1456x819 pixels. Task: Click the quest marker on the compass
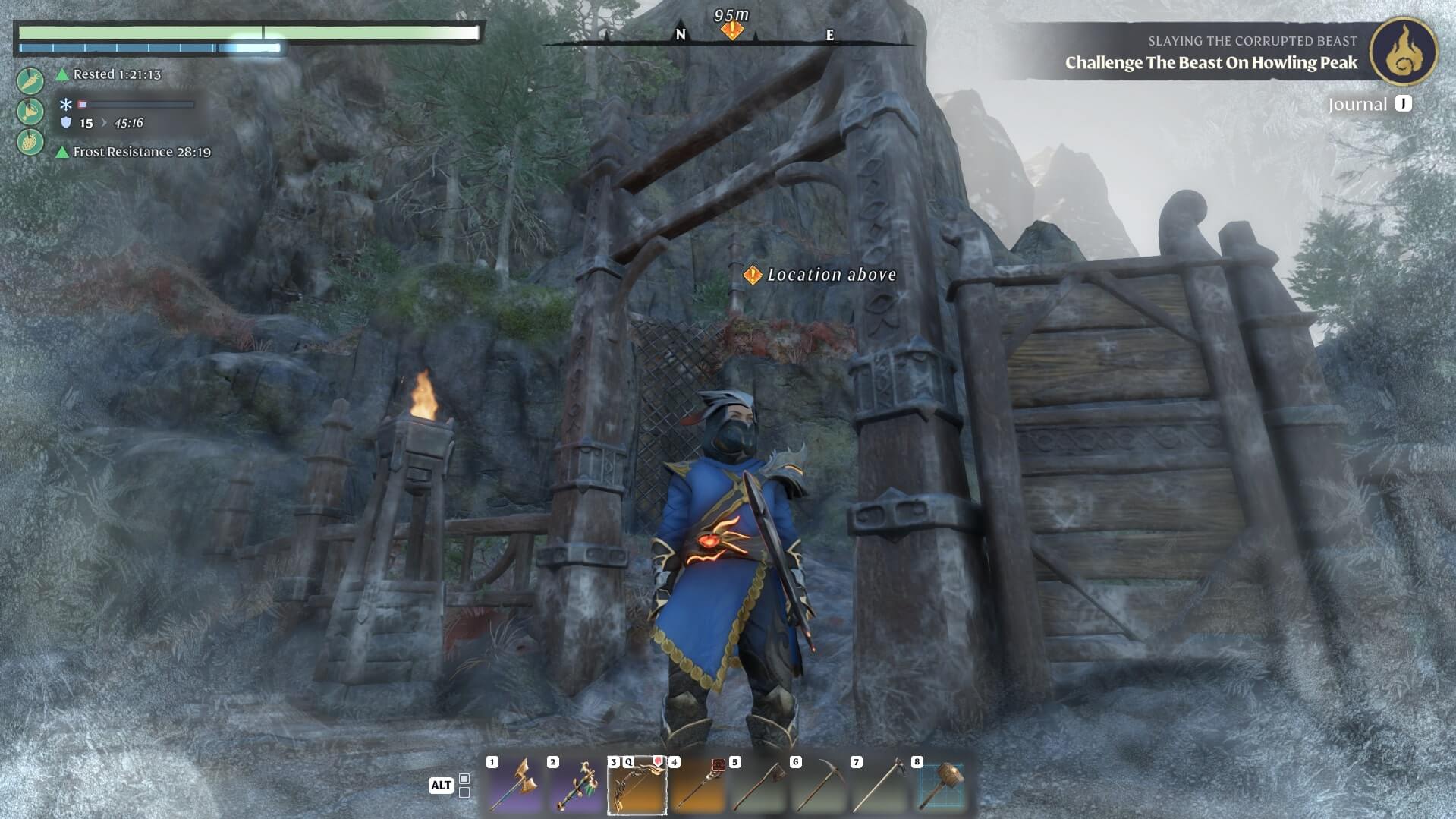[731, 30]
